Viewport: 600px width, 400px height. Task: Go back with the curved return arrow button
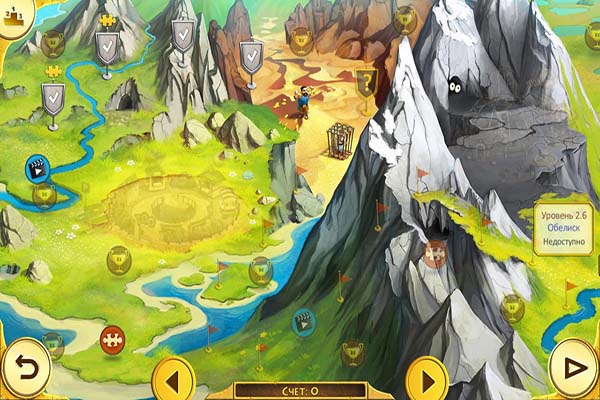tap(25, 366)
